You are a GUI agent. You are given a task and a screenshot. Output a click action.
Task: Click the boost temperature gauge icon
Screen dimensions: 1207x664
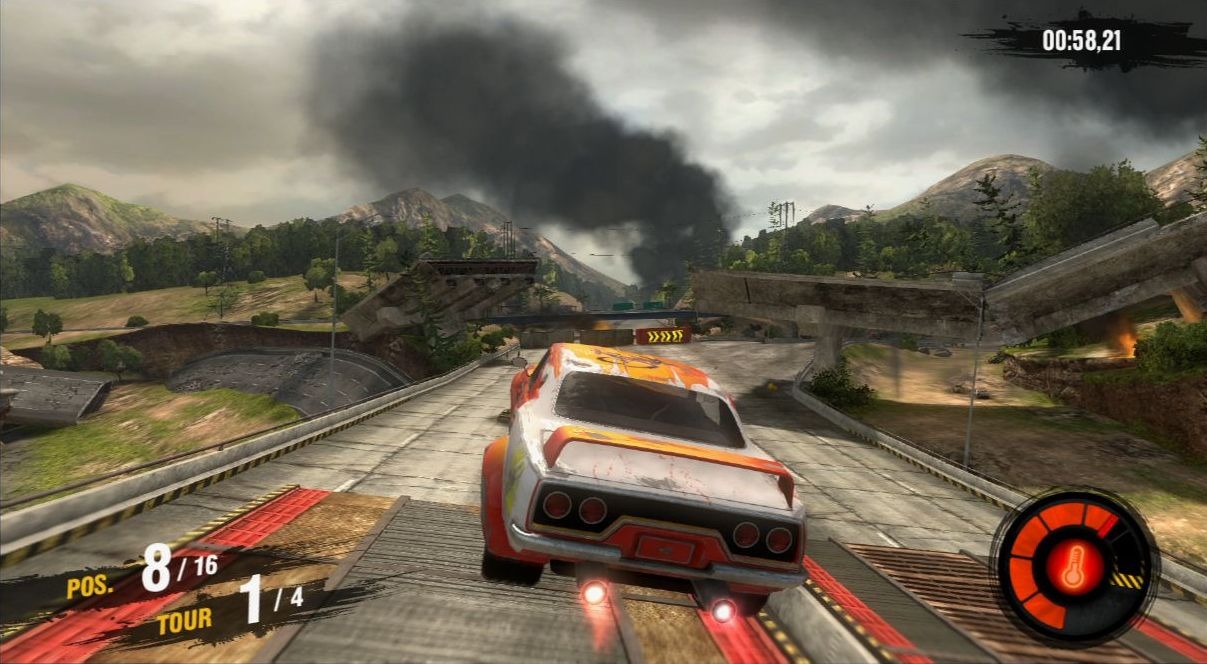[1073, 567]
